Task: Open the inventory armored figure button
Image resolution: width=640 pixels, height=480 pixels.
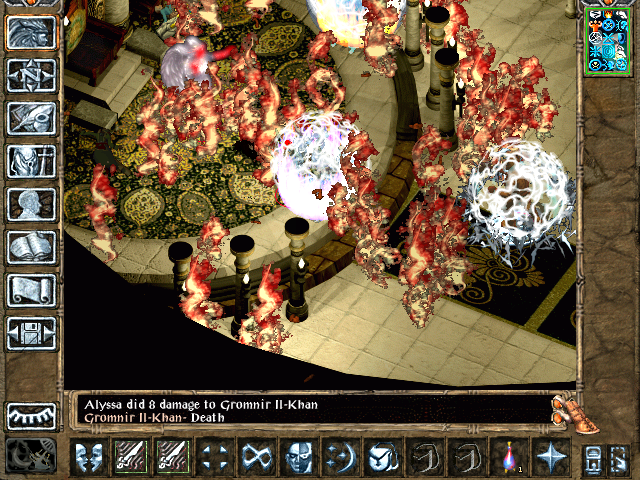Action: coord(31,161)
